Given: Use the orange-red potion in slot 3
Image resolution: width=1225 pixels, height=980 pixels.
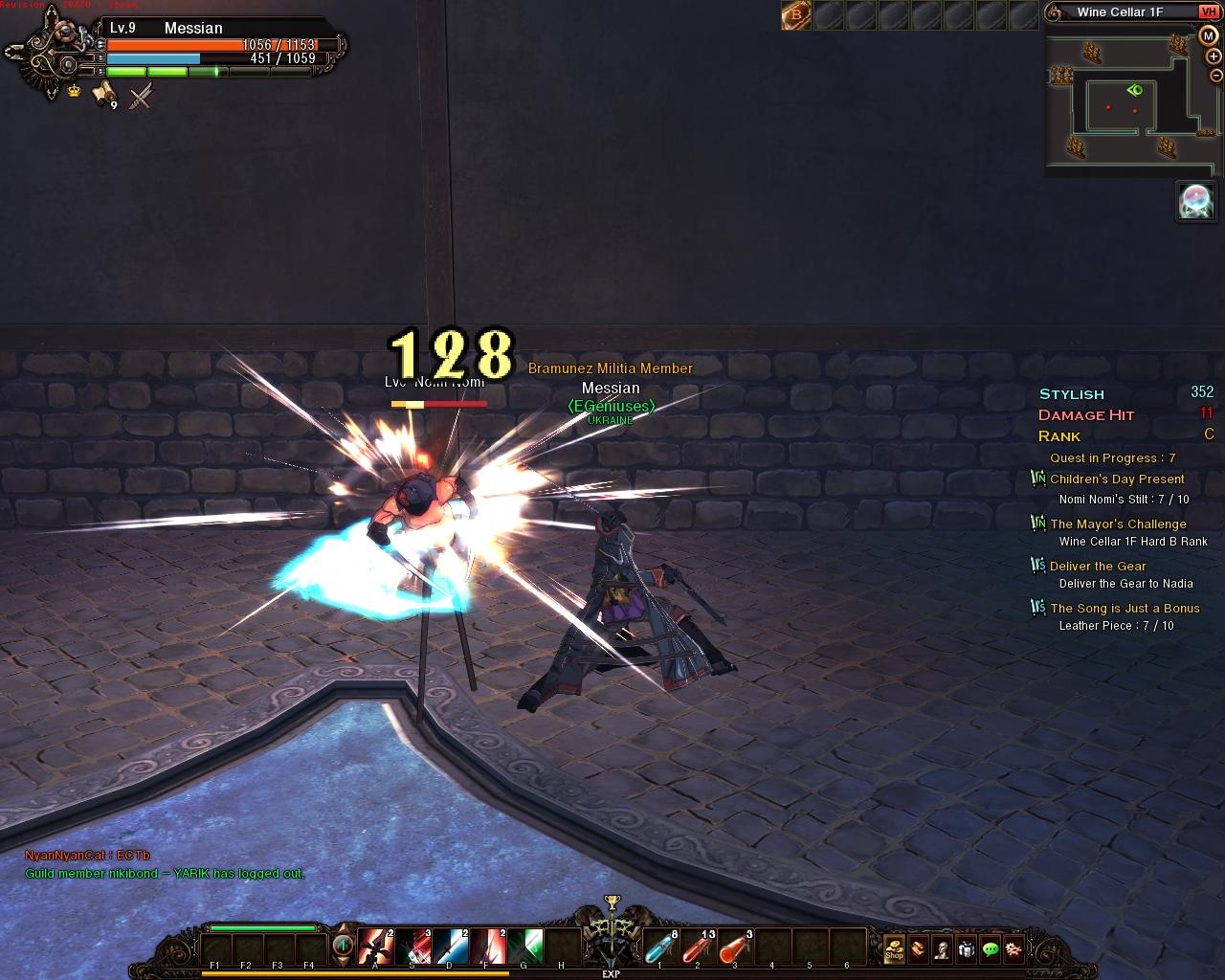Looking at the screenshot, I should 735,947.
